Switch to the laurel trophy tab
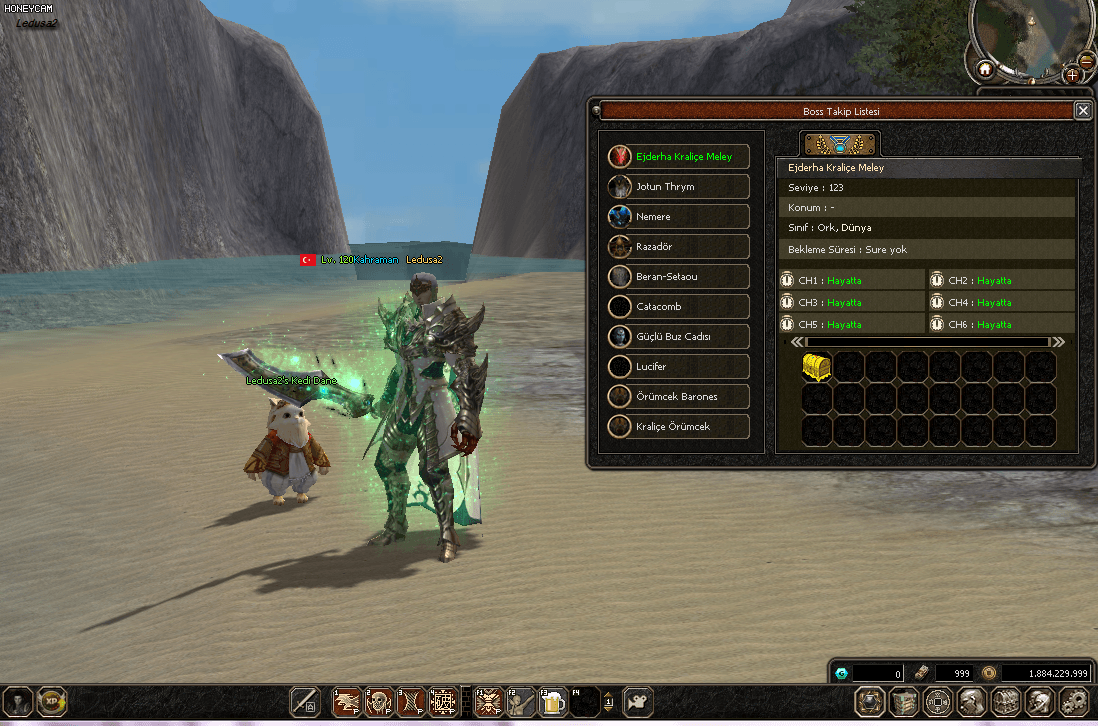This screenshot has width=1098, height=726. [840, 144]
